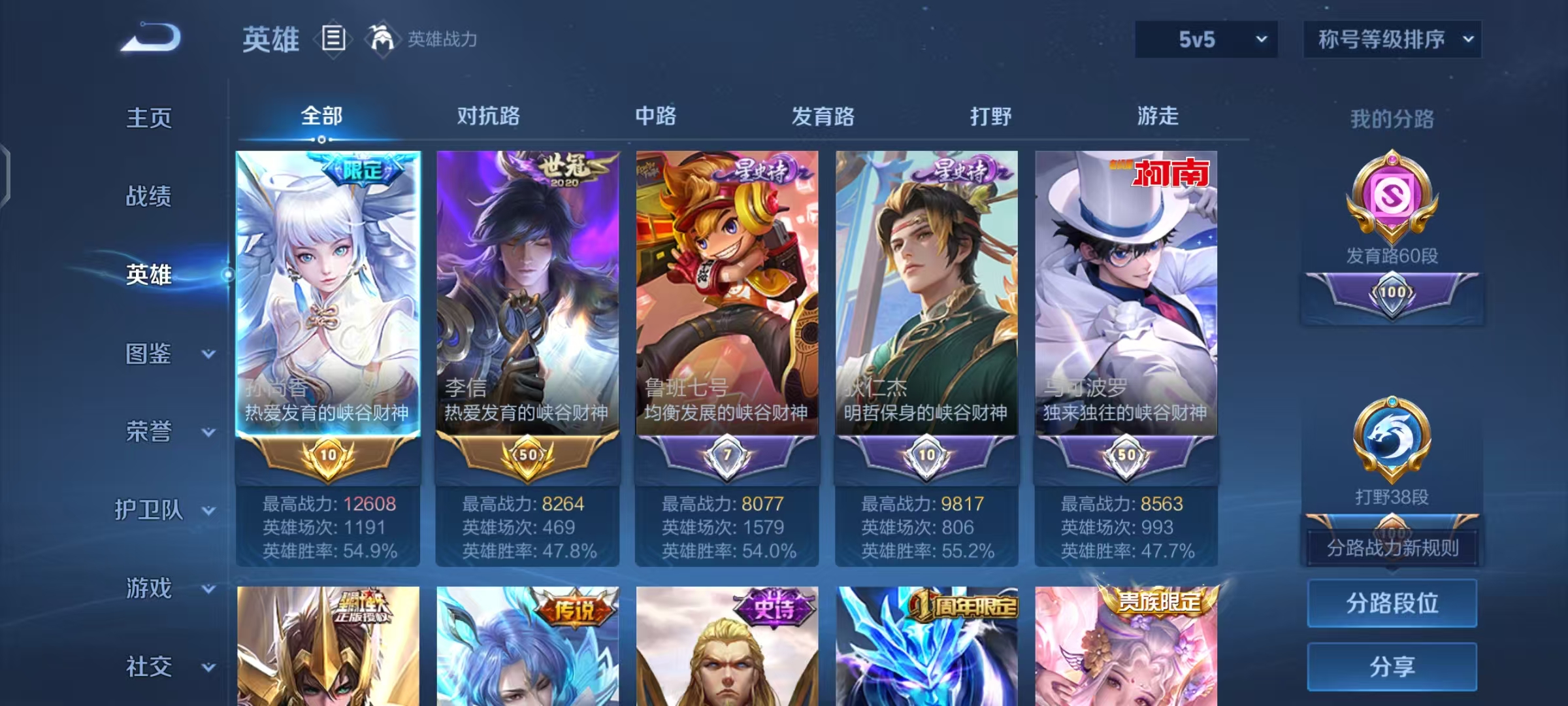Open 战绩 from the left sidebar
Image resolution: width=1568 pixels, height=706 pixels.
point(149,197)
